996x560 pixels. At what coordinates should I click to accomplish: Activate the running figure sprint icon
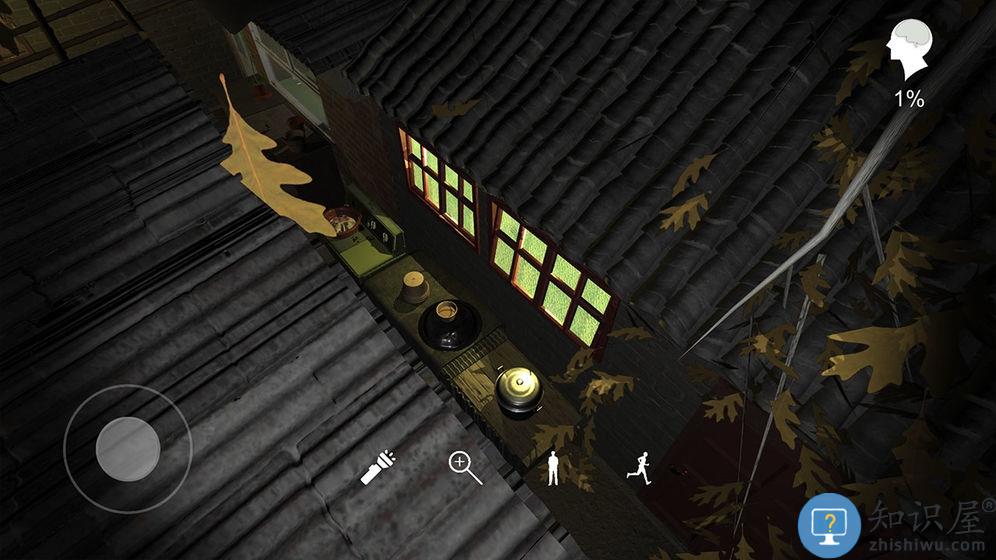click(x=640, y=467)
